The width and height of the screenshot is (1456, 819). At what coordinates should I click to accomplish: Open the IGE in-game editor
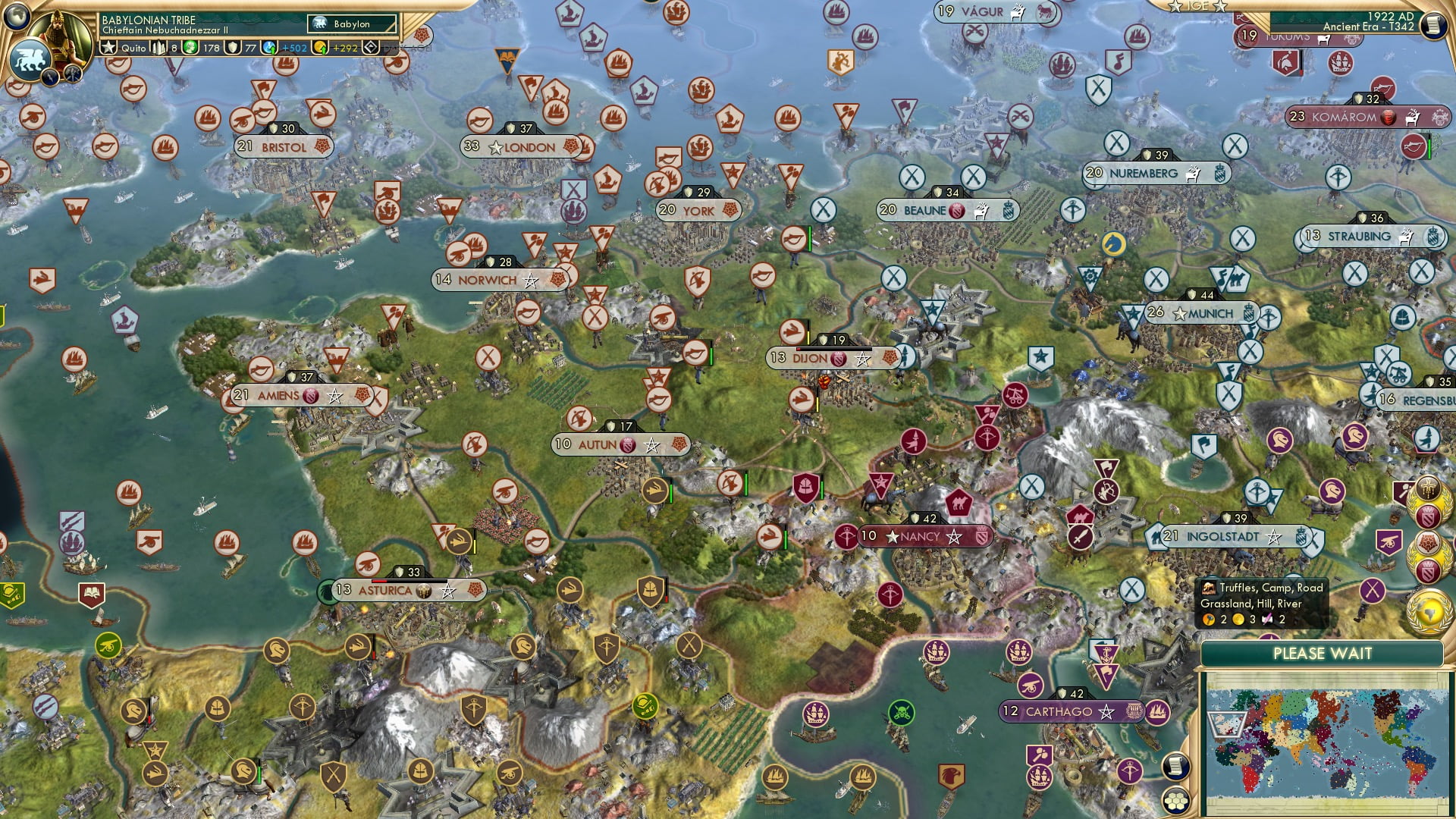click(x=1197, y=6)
